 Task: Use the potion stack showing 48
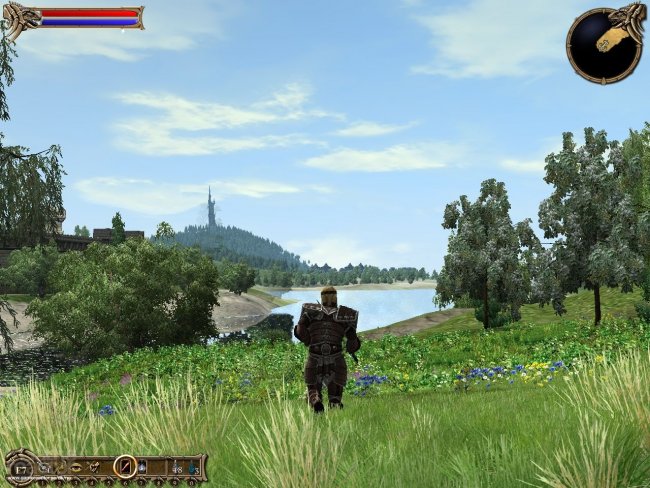click(176, 468)
